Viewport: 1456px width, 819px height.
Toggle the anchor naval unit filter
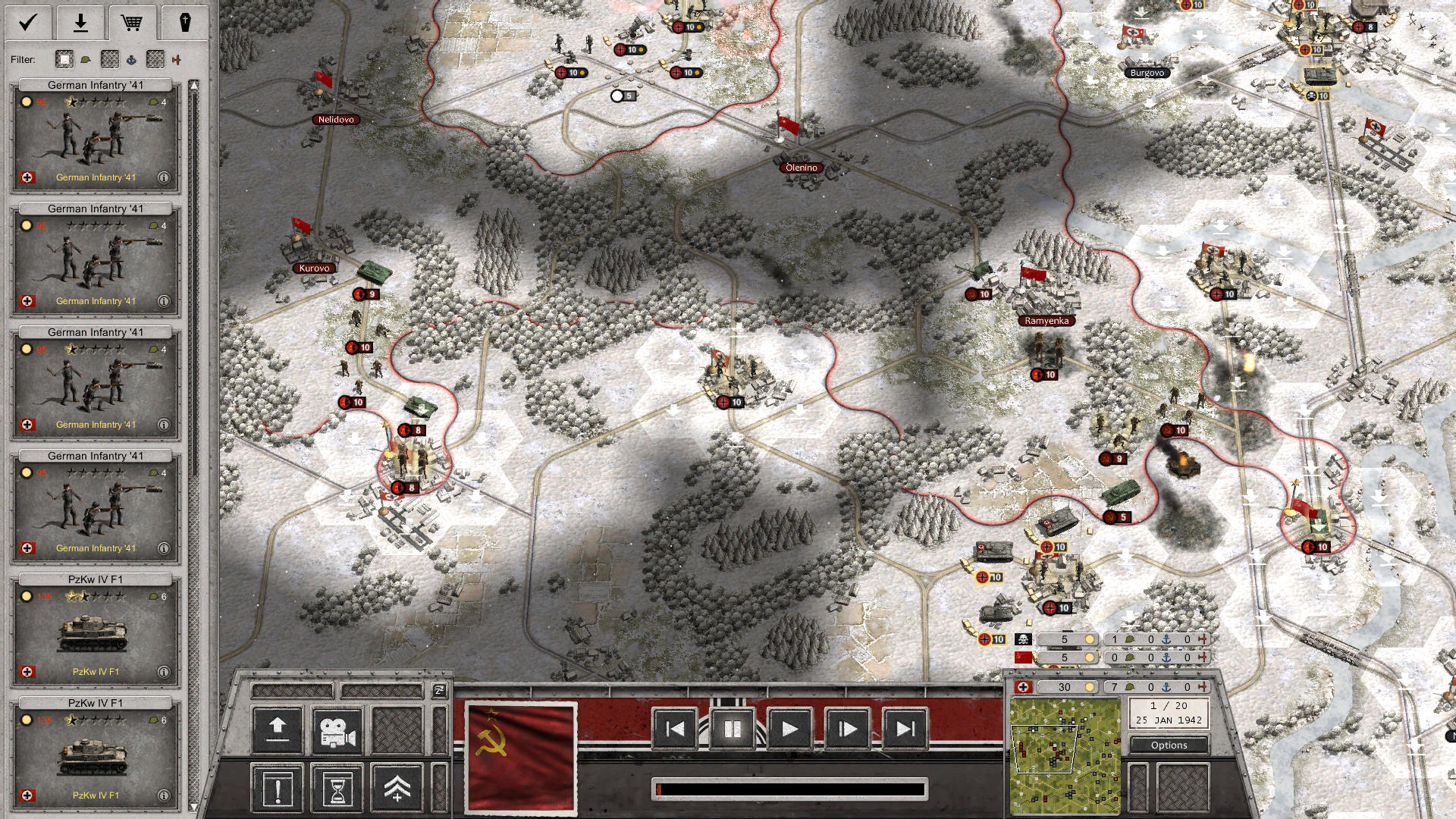133,60
